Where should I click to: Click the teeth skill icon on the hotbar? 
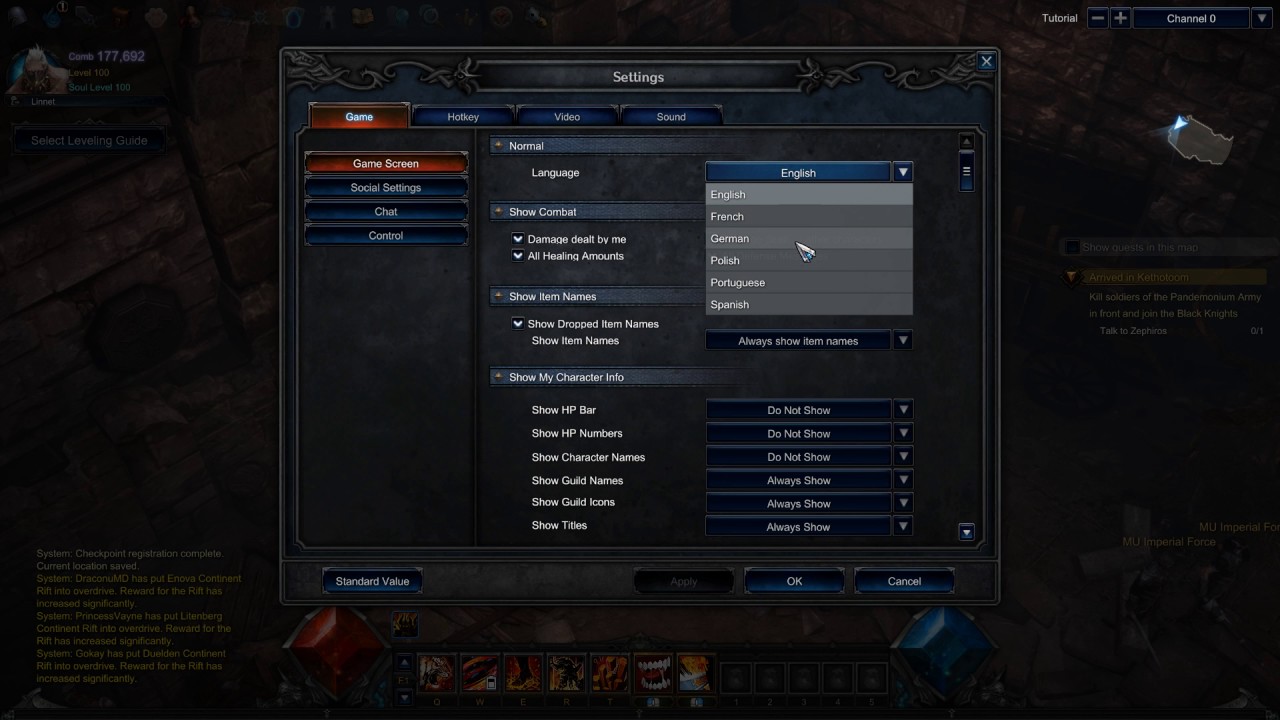point(652,672)
